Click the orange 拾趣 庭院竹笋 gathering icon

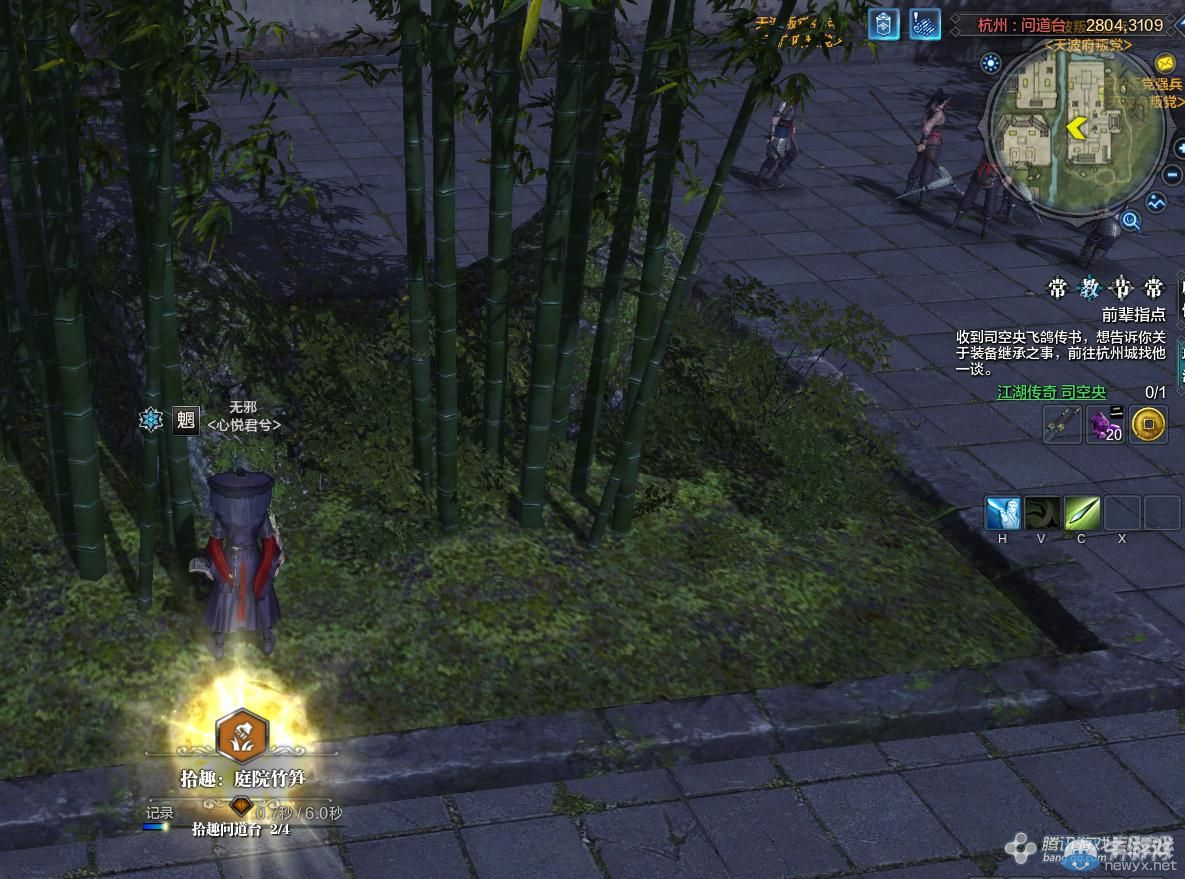[x=241, y=735]
